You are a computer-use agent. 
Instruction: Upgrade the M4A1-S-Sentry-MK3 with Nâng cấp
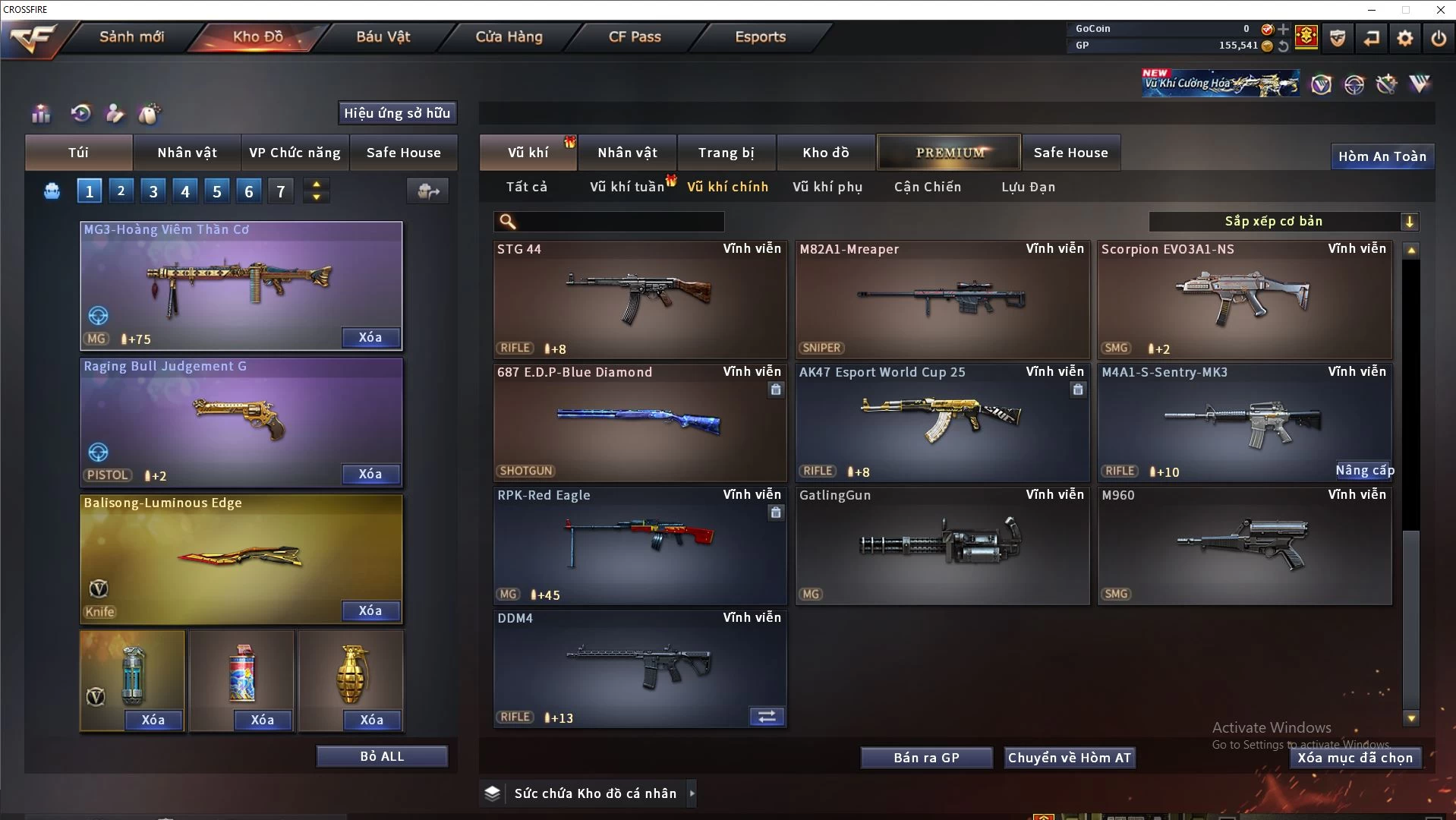[x=1364, y=470]
